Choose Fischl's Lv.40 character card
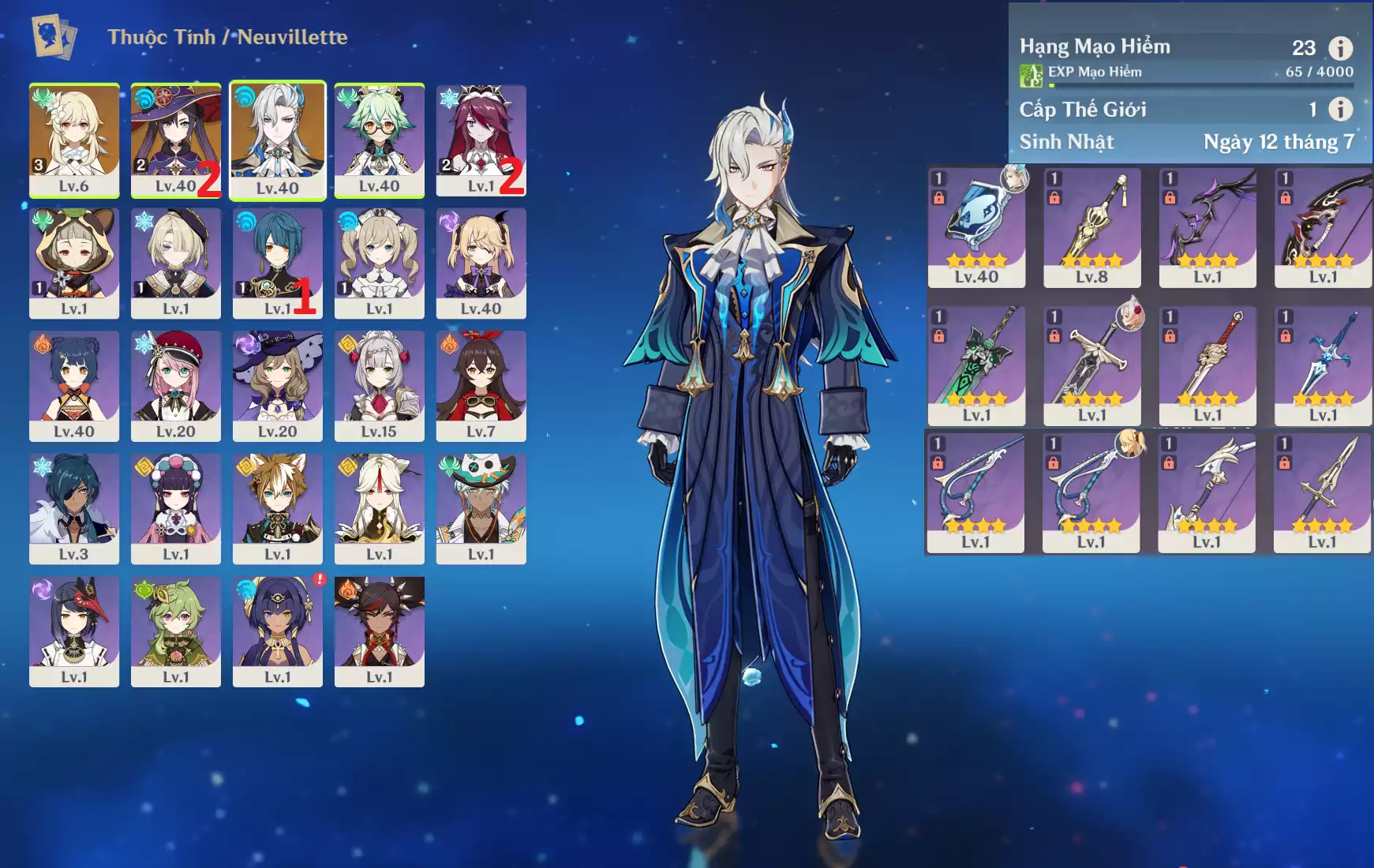The height and width of the screenshot is (868, 1374). pyautogui.click(x=481, y=263)
